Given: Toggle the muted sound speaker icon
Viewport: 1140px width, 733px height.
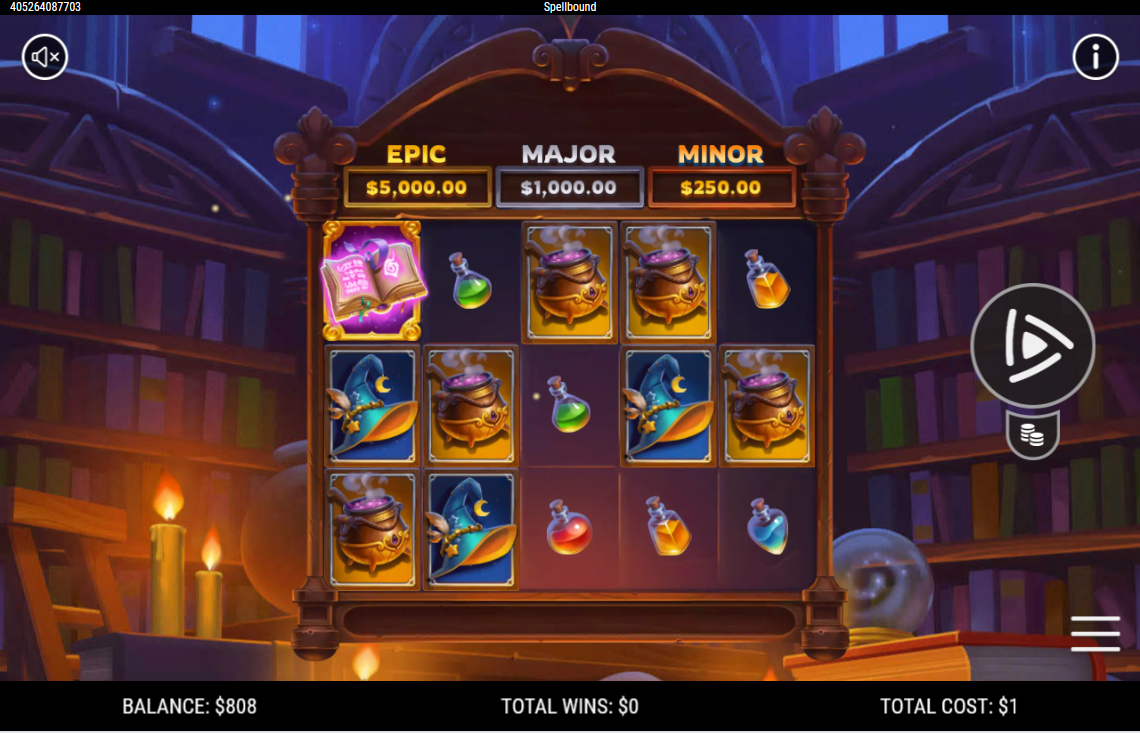Looking at the screenshot, I should (45, 57).
